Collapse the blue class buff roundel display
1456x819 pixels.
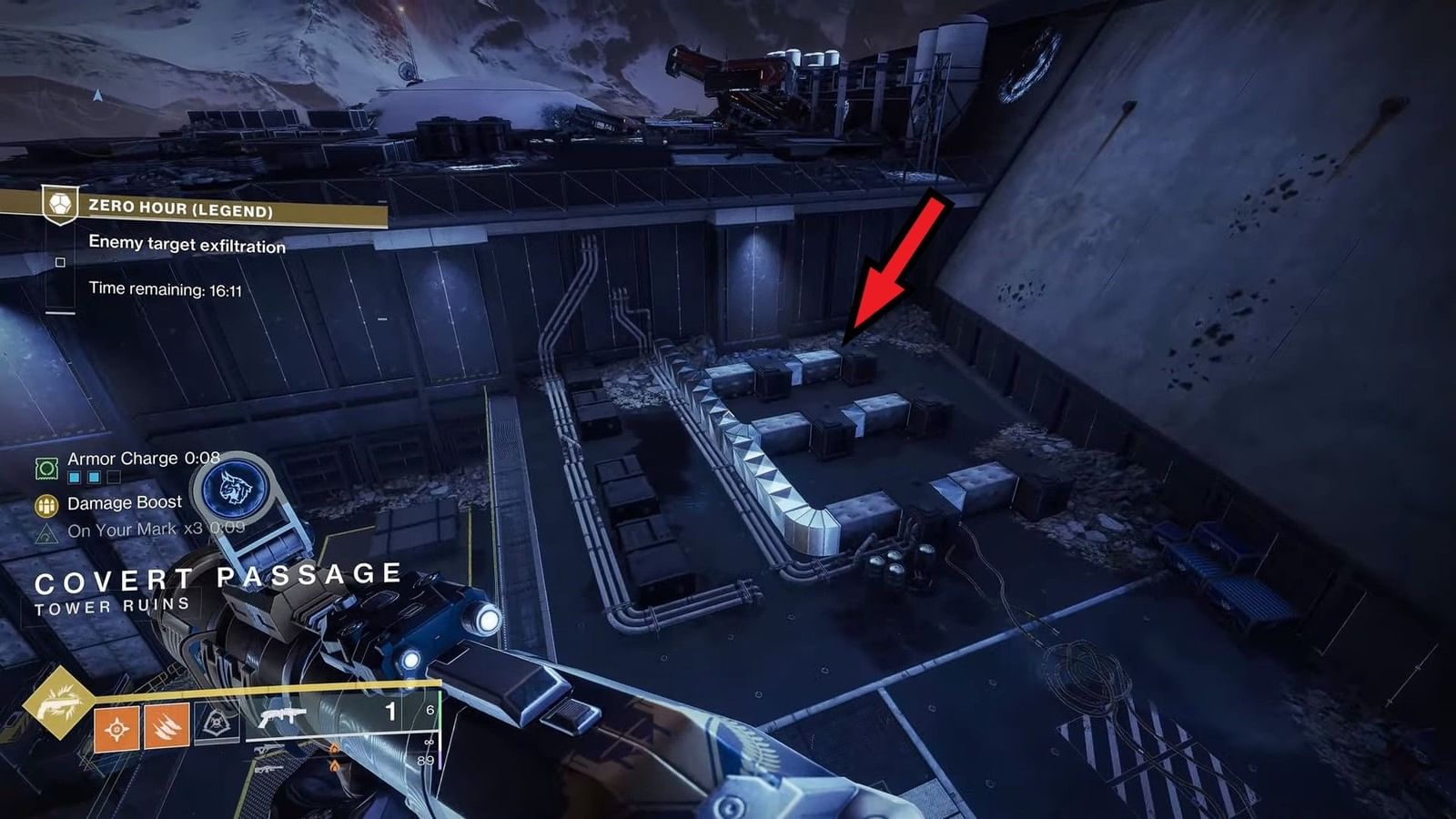pyautogui.click(x=234, y=490)
